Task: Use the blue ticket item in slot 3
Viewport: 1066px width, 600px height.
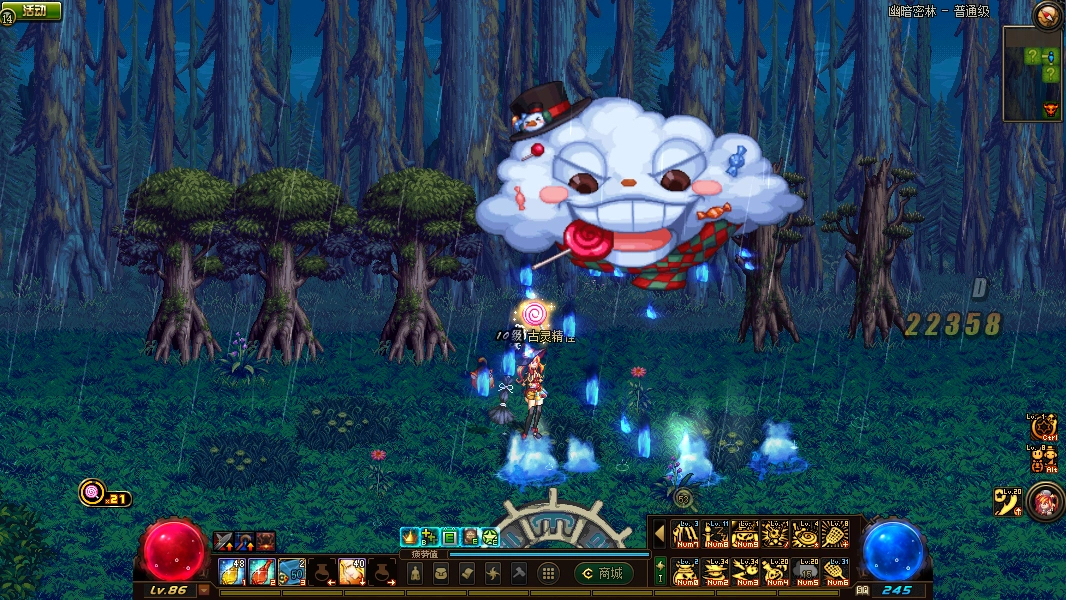Action: coord(292,572)
